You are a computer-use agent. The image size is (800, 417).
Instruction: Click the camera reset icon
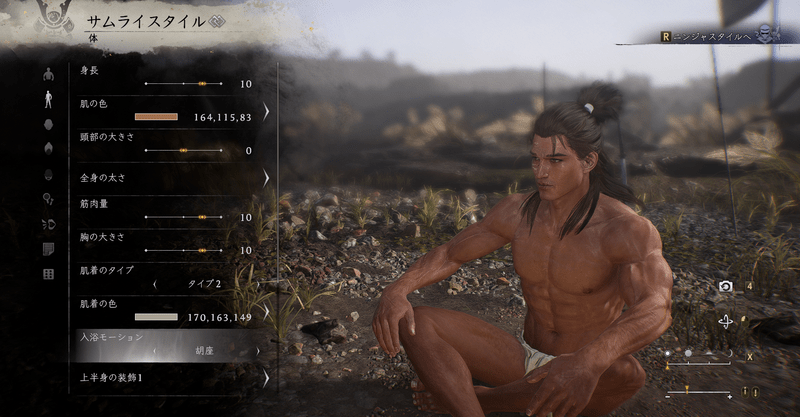pyautogui.click(x=726, y=286)
